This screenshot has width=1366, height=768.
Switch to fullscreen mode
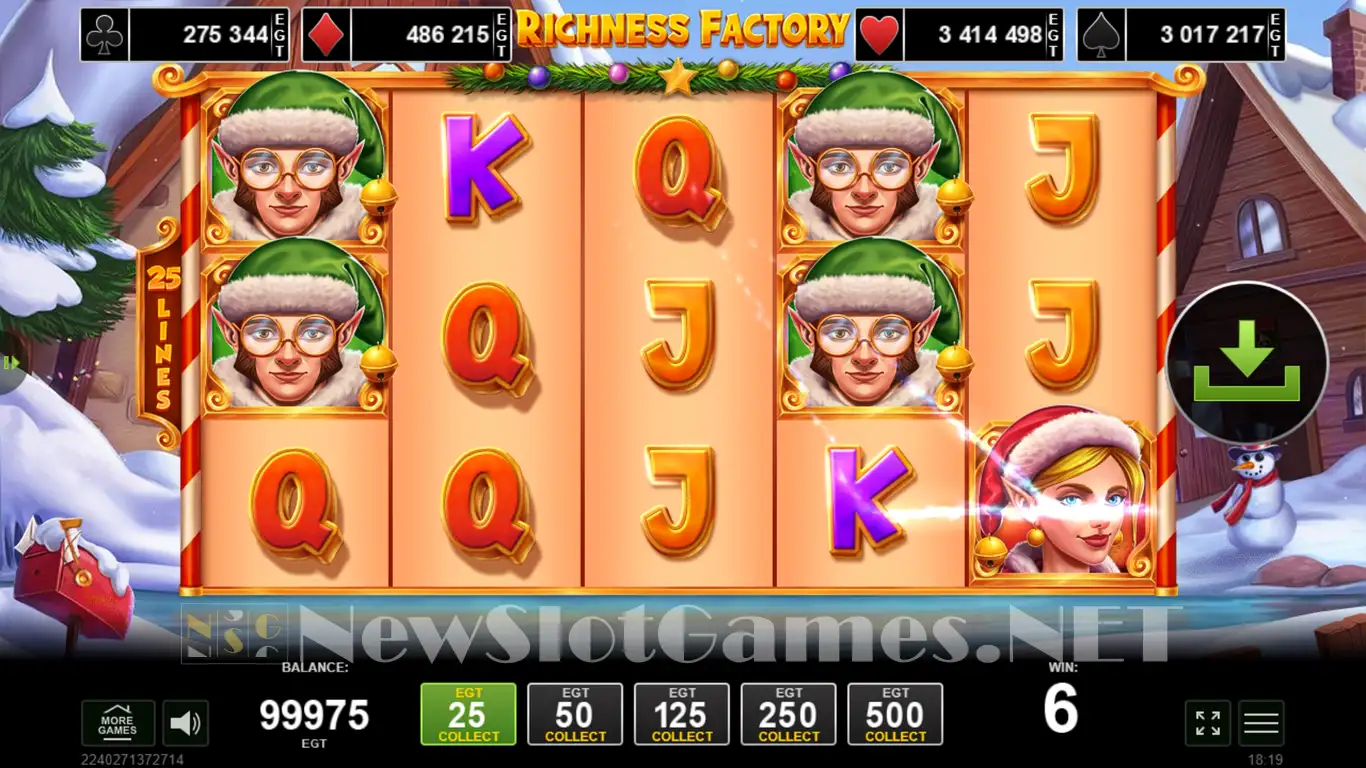click(1208, 723)
